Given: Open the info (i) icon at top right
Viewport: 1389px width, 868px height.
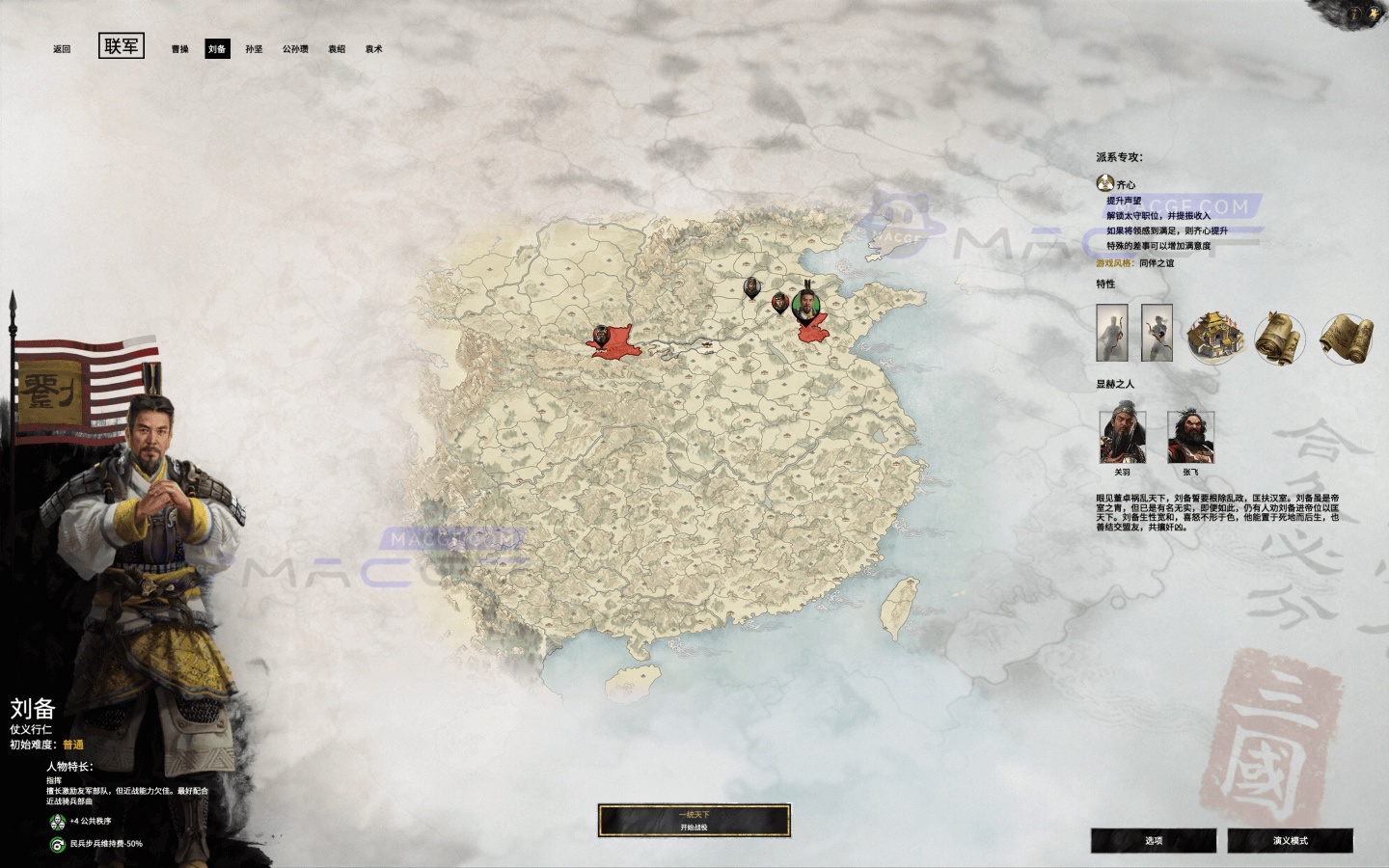Looking at the screenshot, I should (x=1354, y=14).
